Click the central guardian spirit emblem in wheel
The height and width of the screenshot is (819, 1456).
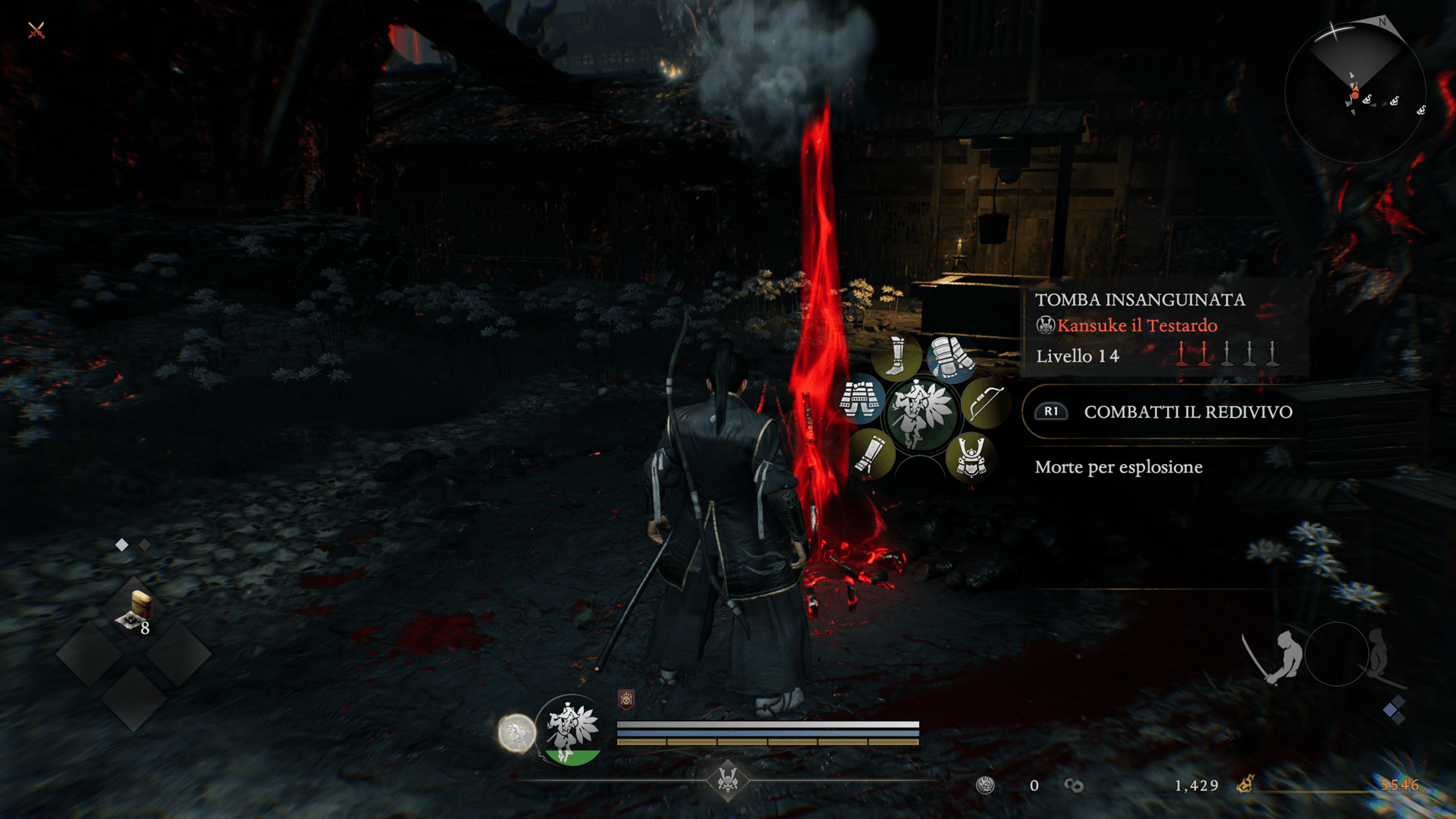tap(921, 415)
